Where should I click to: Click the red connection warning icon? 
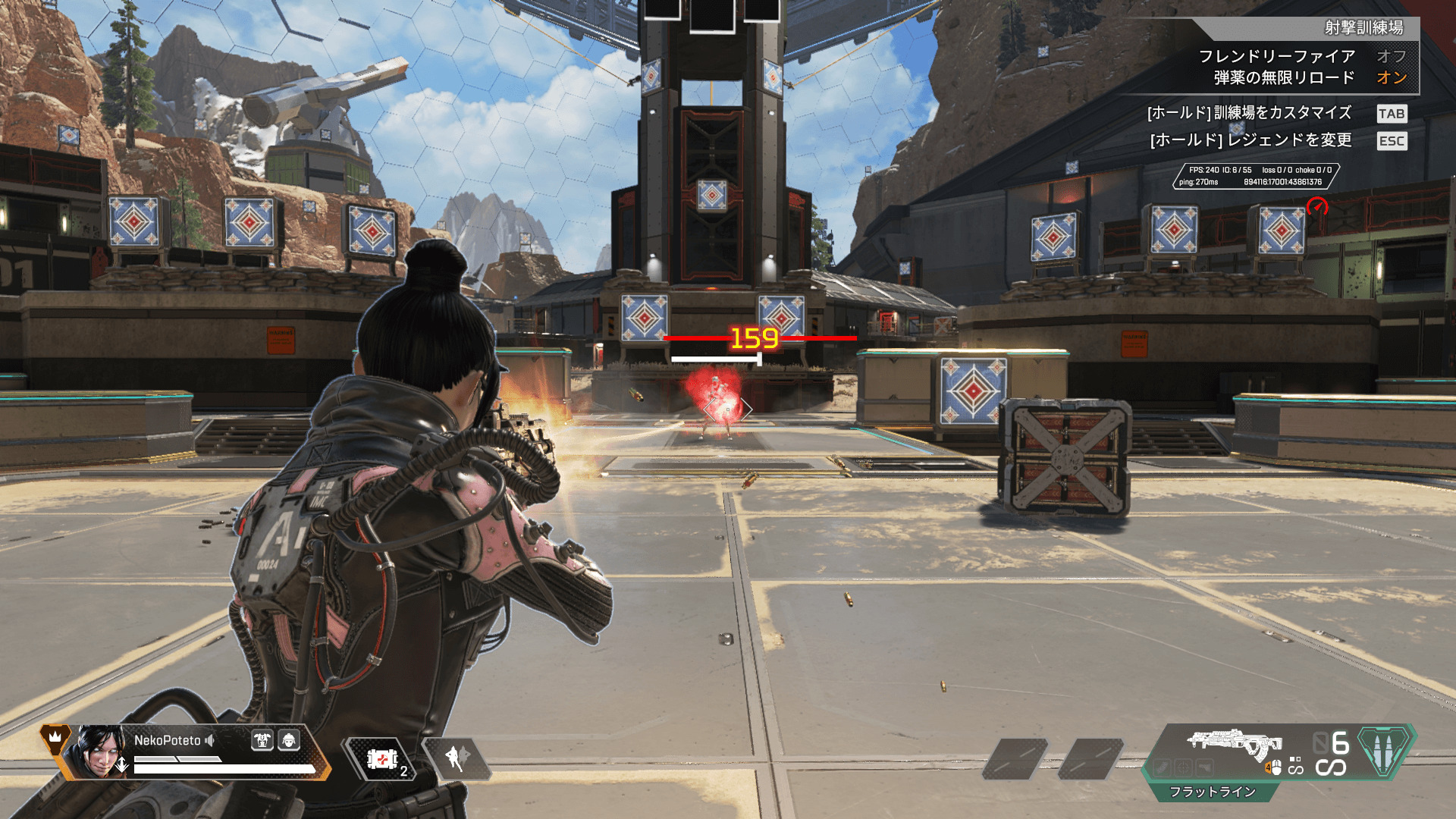click(1317, 206)
